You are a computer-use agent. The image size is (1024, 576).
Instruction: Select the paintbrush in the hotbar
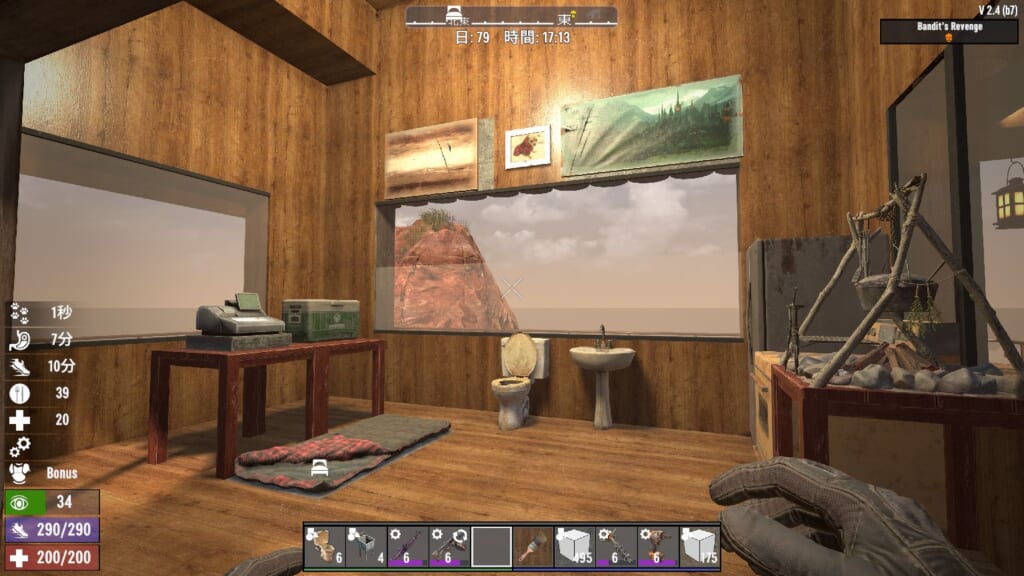[533, 546]
